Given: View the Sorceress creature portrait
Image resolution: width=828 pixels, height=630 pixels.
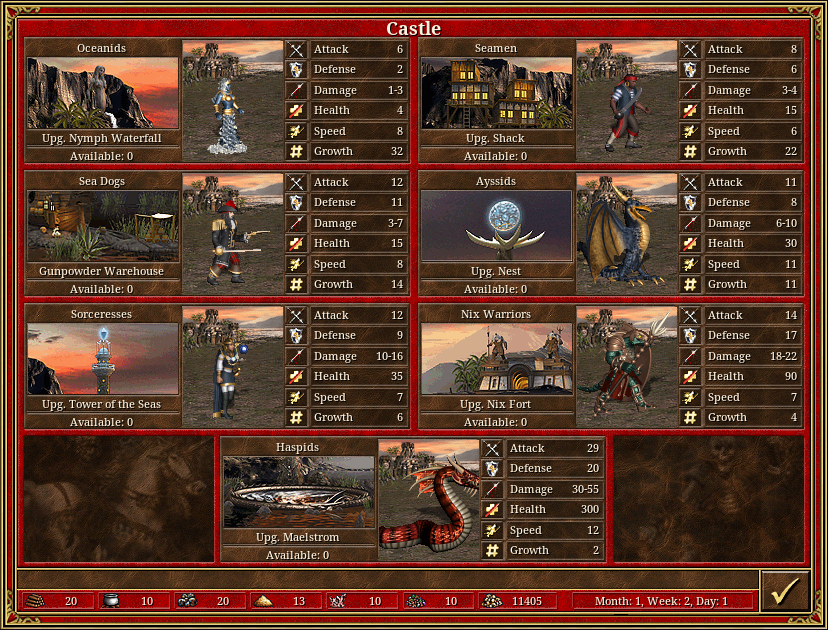Looking at the screenshot, I should [233, 367].
